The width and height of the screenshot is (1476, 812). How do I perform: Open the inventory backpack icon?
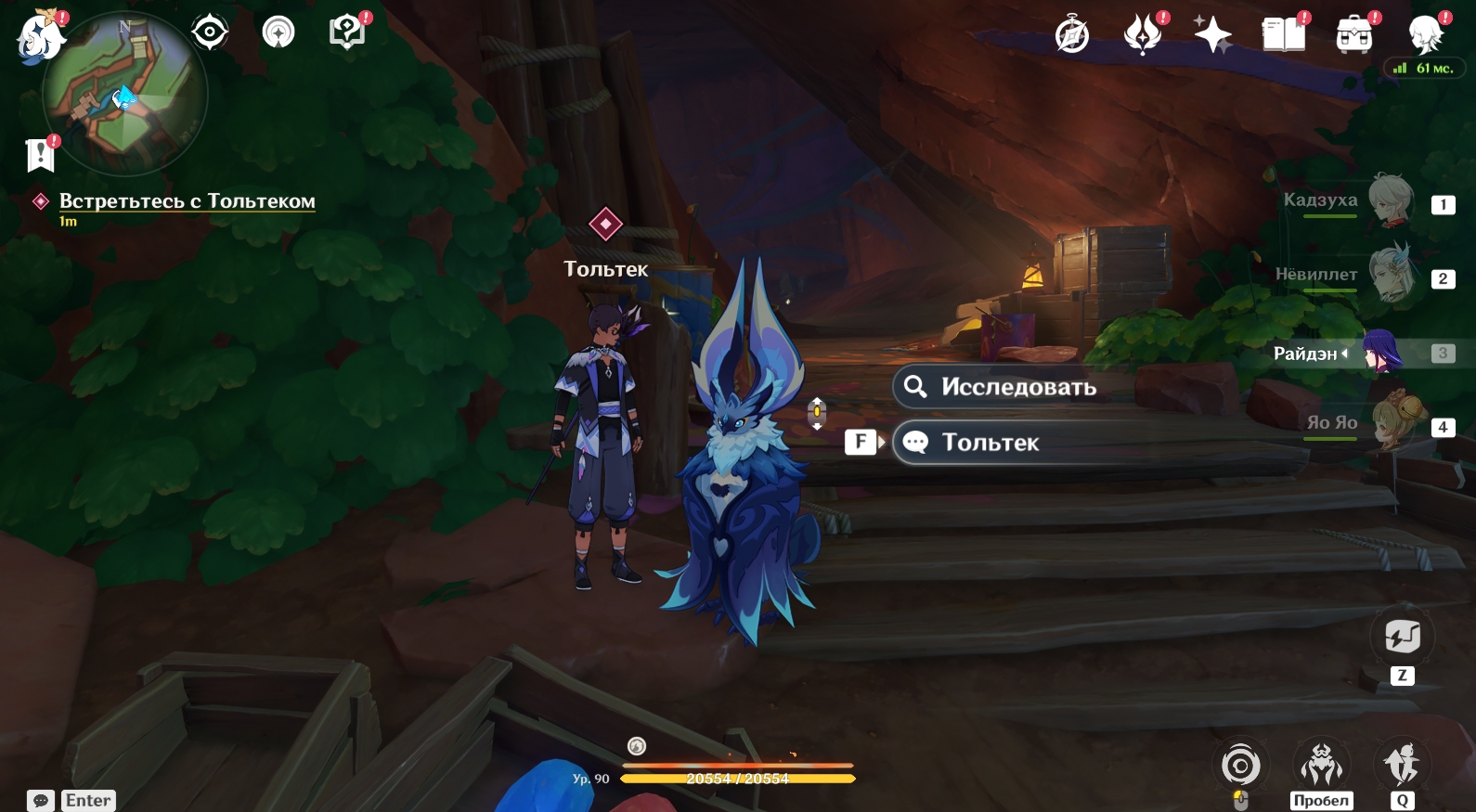click(1354, 35)
